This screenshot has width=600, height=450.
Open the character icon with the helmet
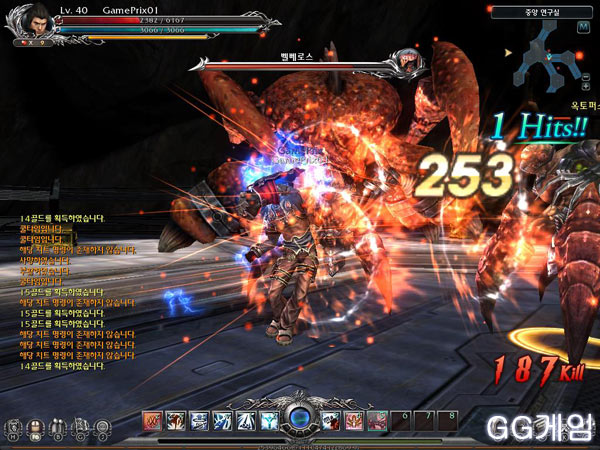pyautogui.click(x=34, y=427)
